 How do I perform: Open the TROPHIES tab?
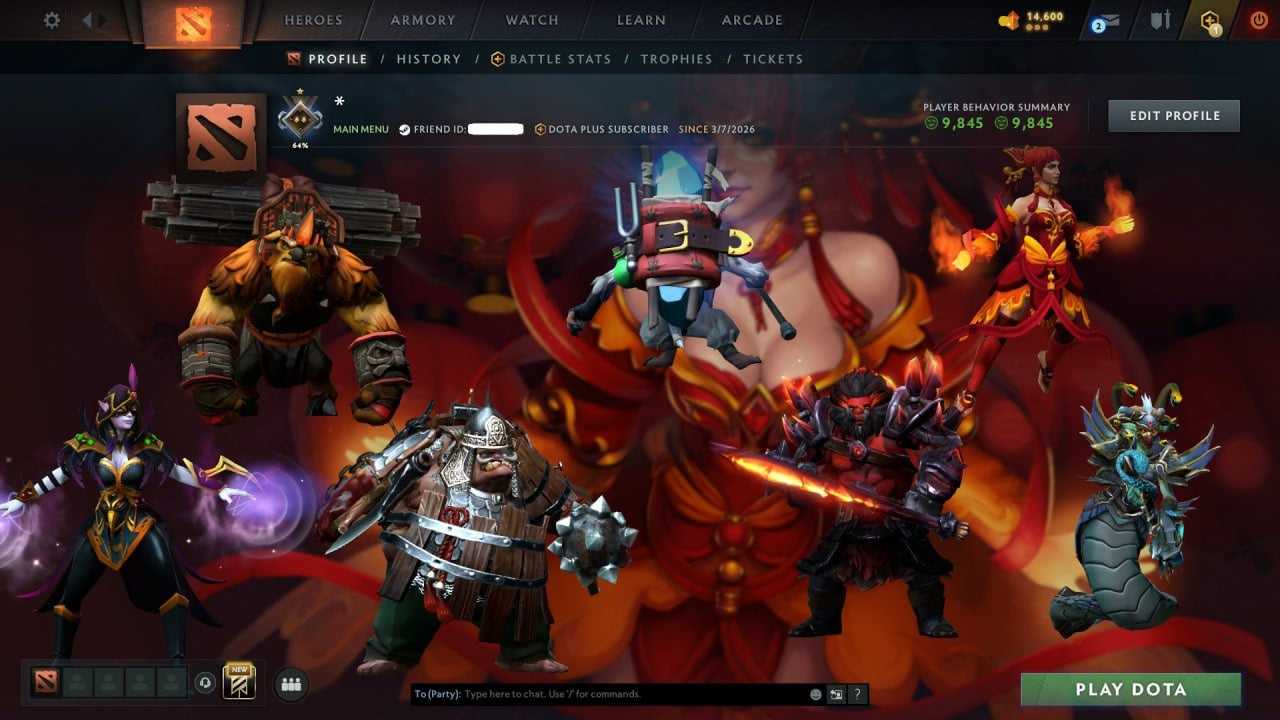[676, 58]
